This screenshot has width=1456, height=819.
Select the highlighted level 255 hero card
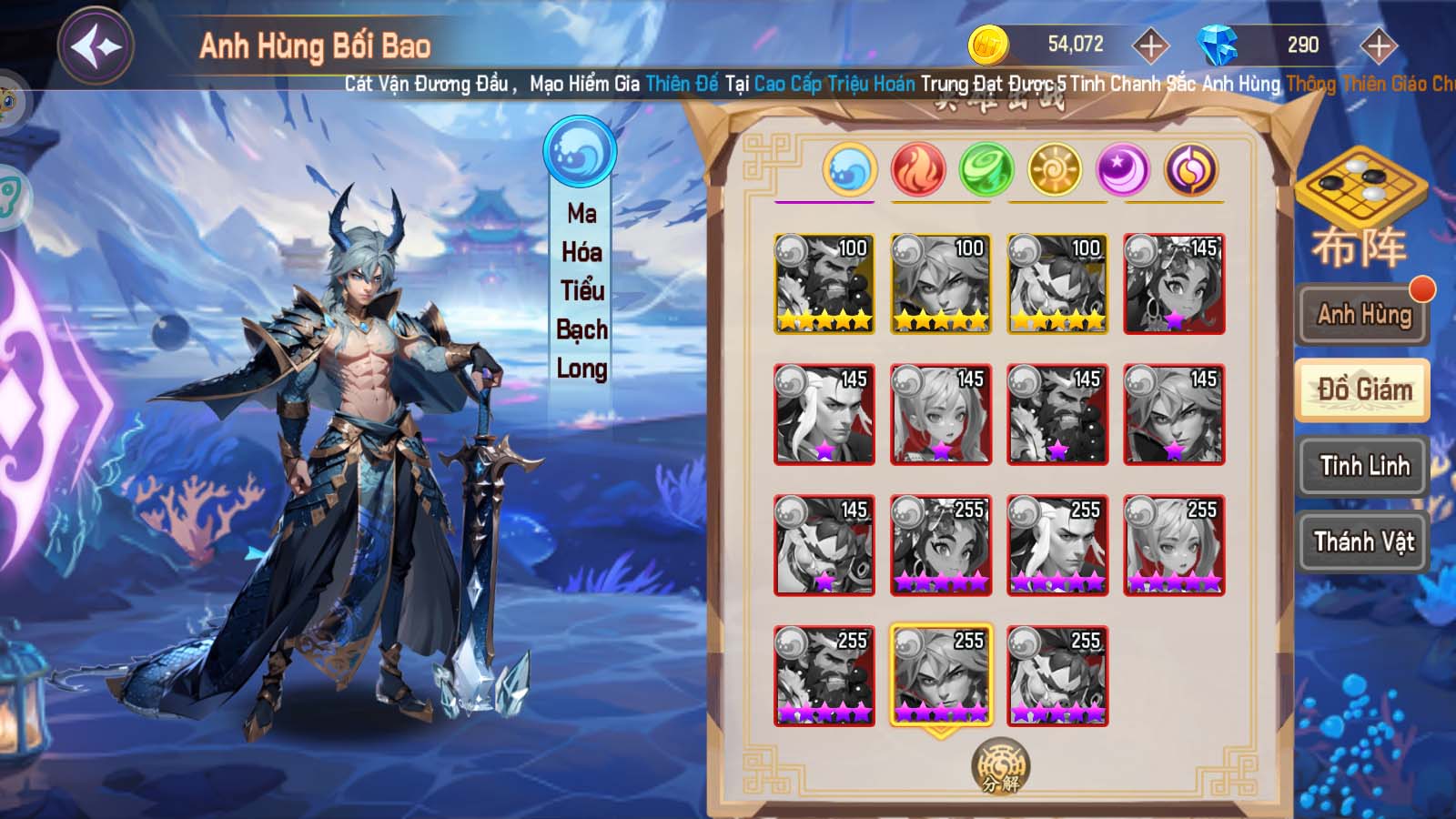(941, 675)
